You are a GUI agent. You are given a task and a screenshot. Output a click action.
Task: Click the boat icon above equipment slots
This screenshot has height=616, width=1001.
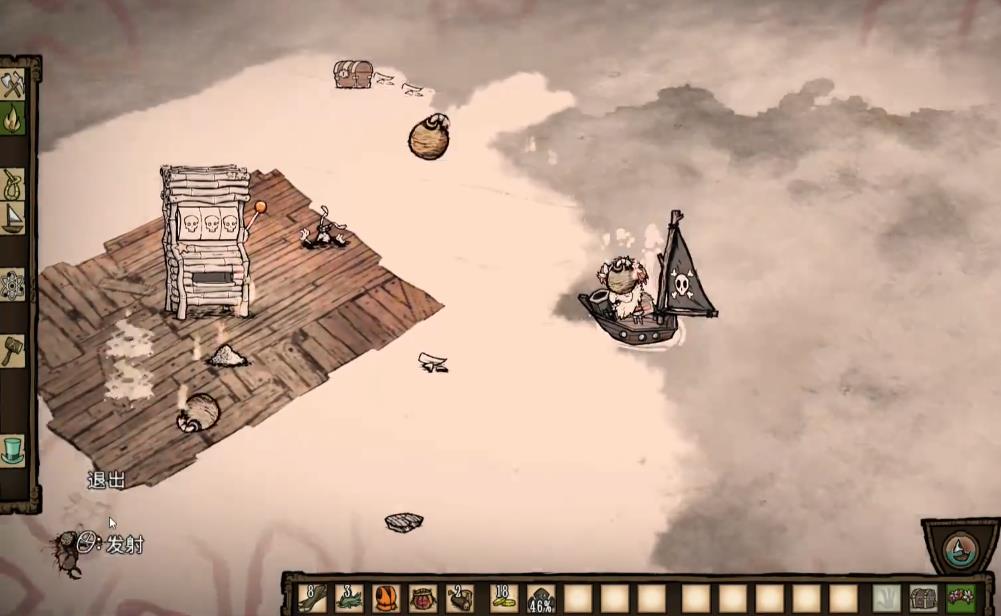[x=960, y=549]
